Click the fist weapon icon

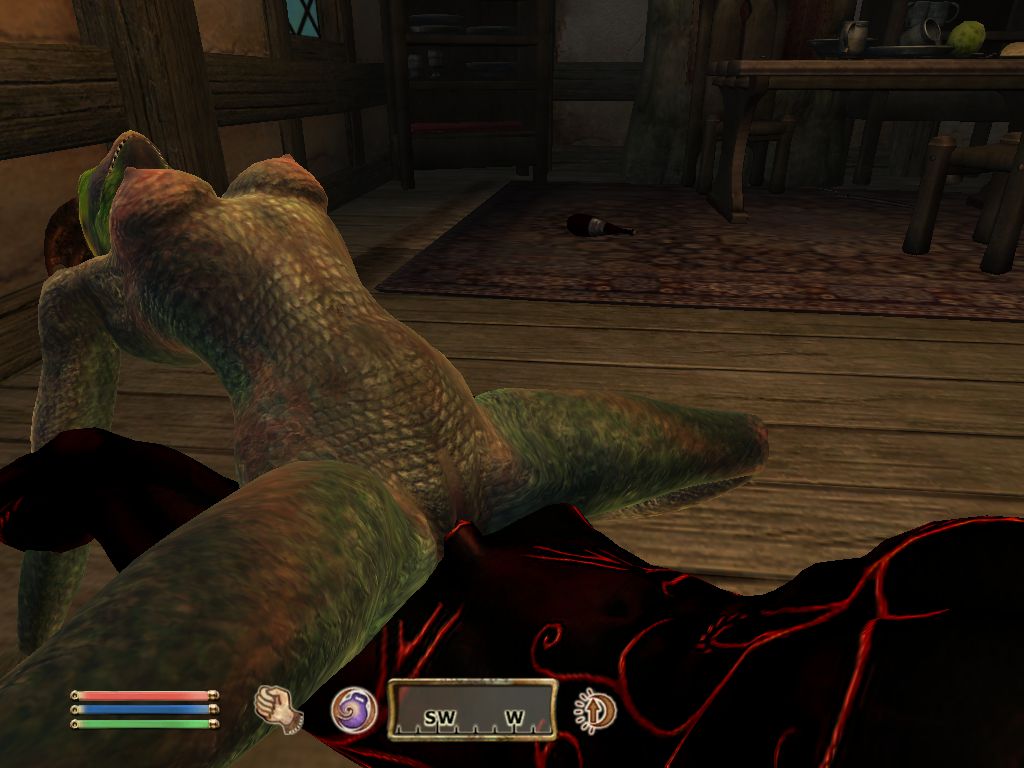[x=278, y=709]
